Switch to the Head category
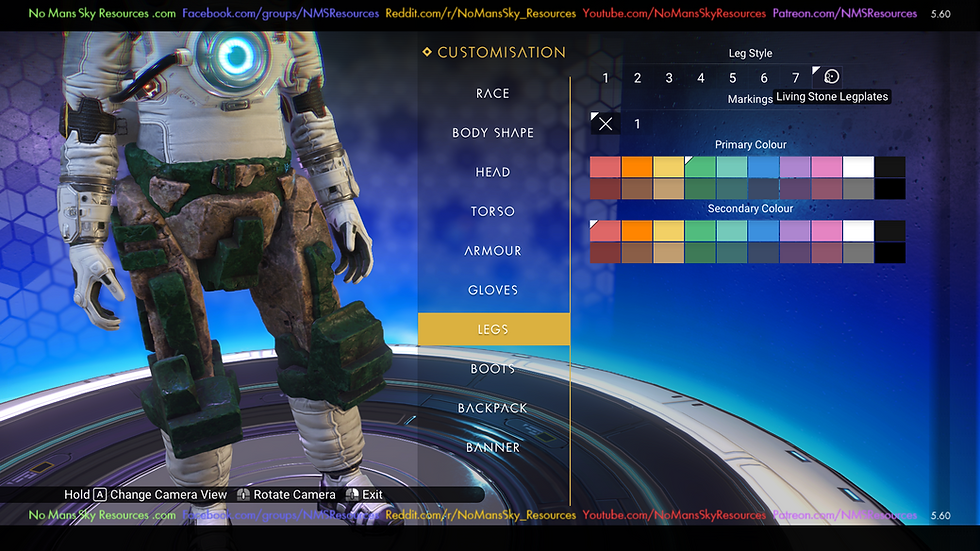 (x=493, y=172)
